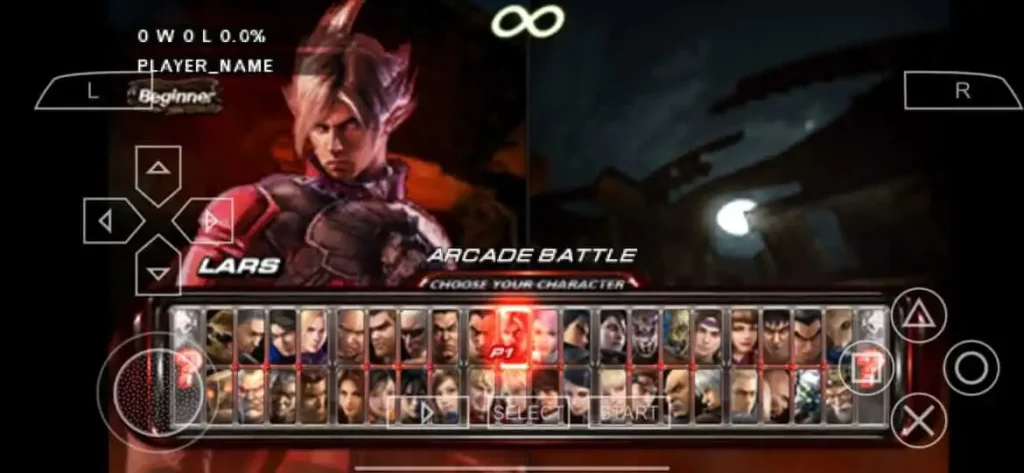Tap the triangle touch button

click(x=919, y=316)
